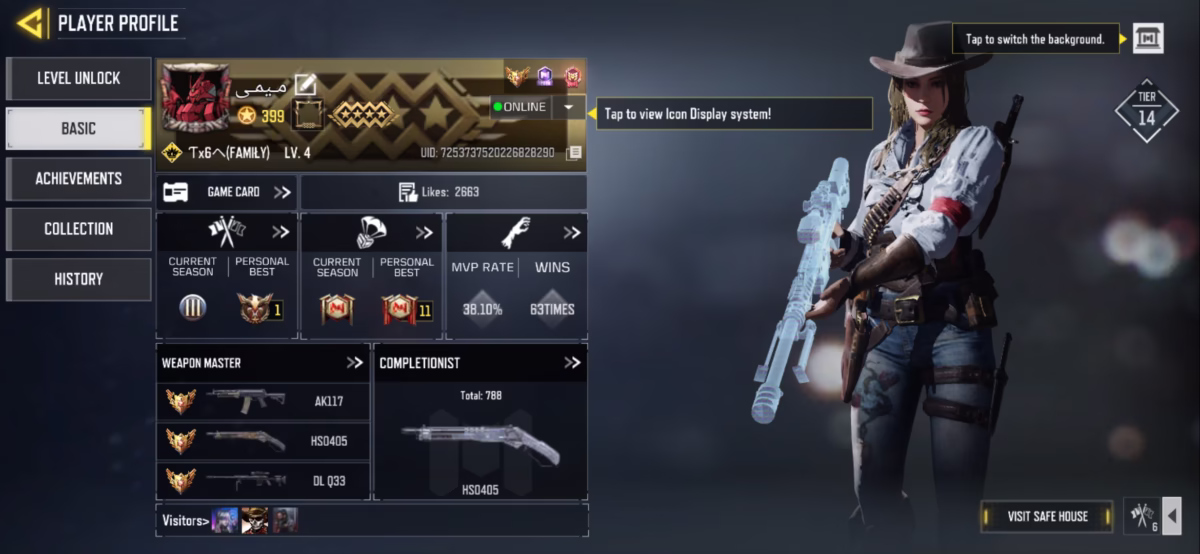The width and height of the screenshot is (1200, 554).
Task: Select the AK117 weapon master row
Action: (x=263, y=401)
